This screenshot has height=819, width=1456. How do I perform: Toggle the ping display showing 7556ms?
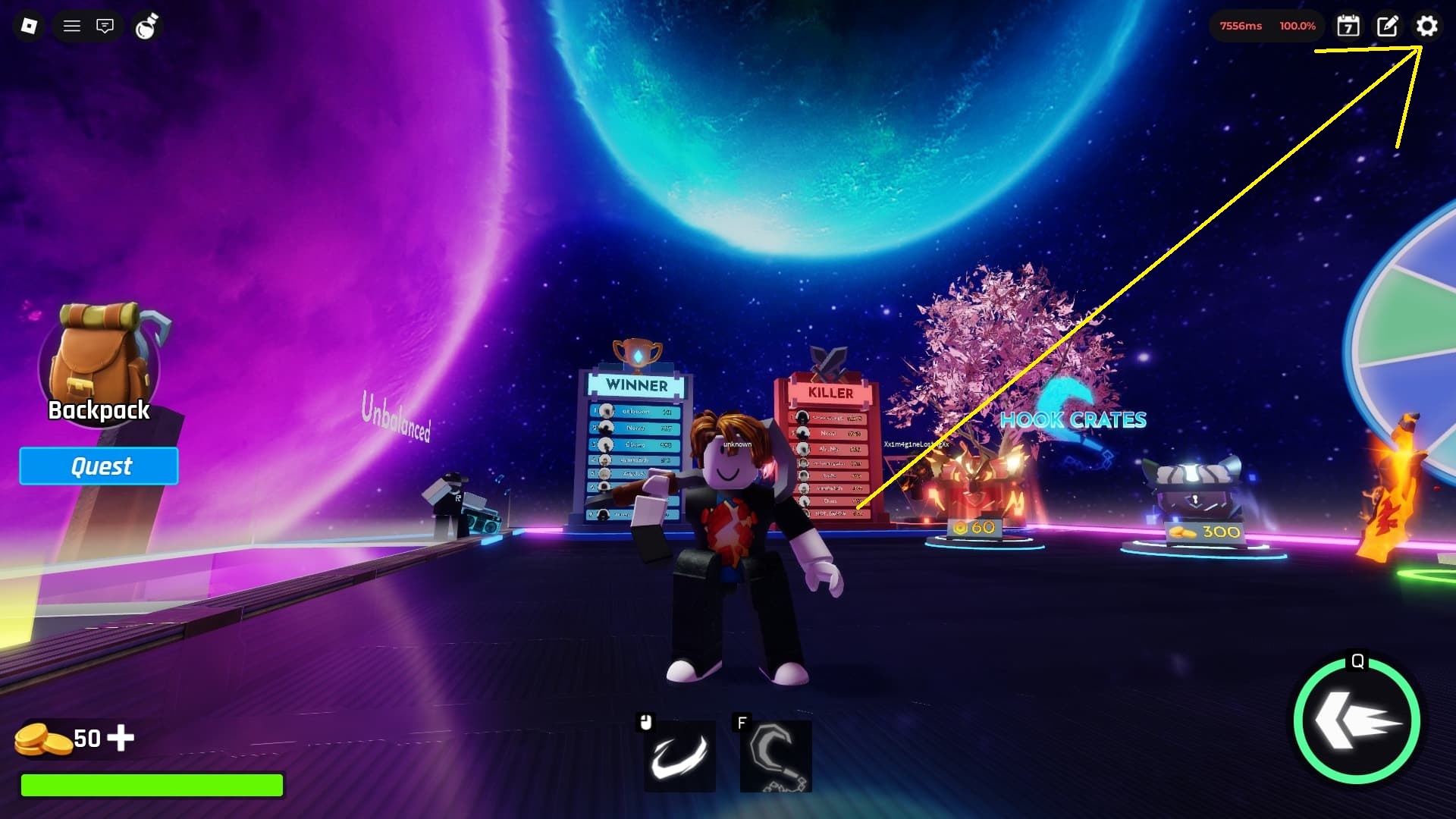click(1242, 25)
